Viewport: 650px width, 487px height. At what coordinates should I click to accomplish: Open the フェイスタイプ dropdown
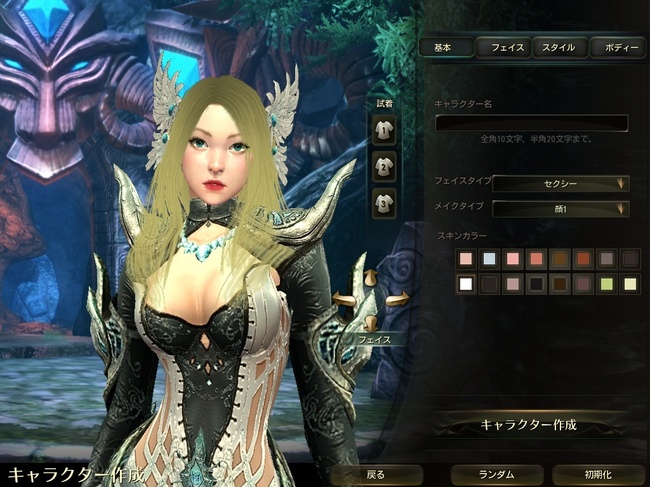click(560, 183)
